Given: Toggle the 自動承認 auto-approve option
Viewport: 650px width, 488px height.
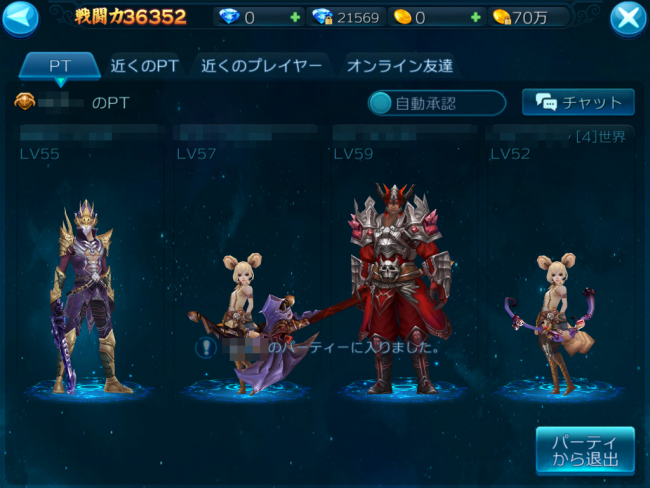Looking at the screenshot, I should (437, 102).
